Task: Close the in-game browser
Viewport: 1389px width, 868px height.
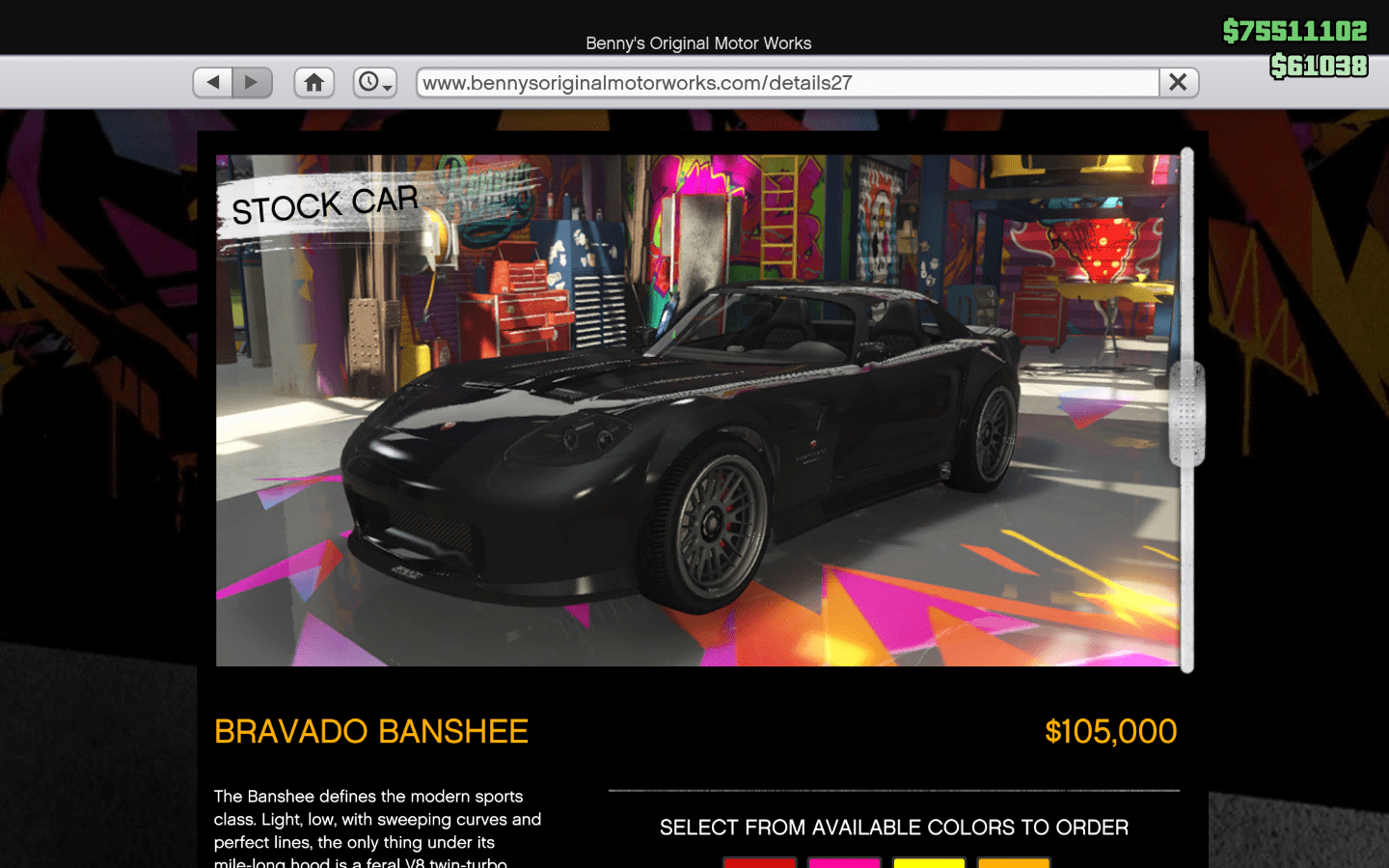Action: point(1178,82)
